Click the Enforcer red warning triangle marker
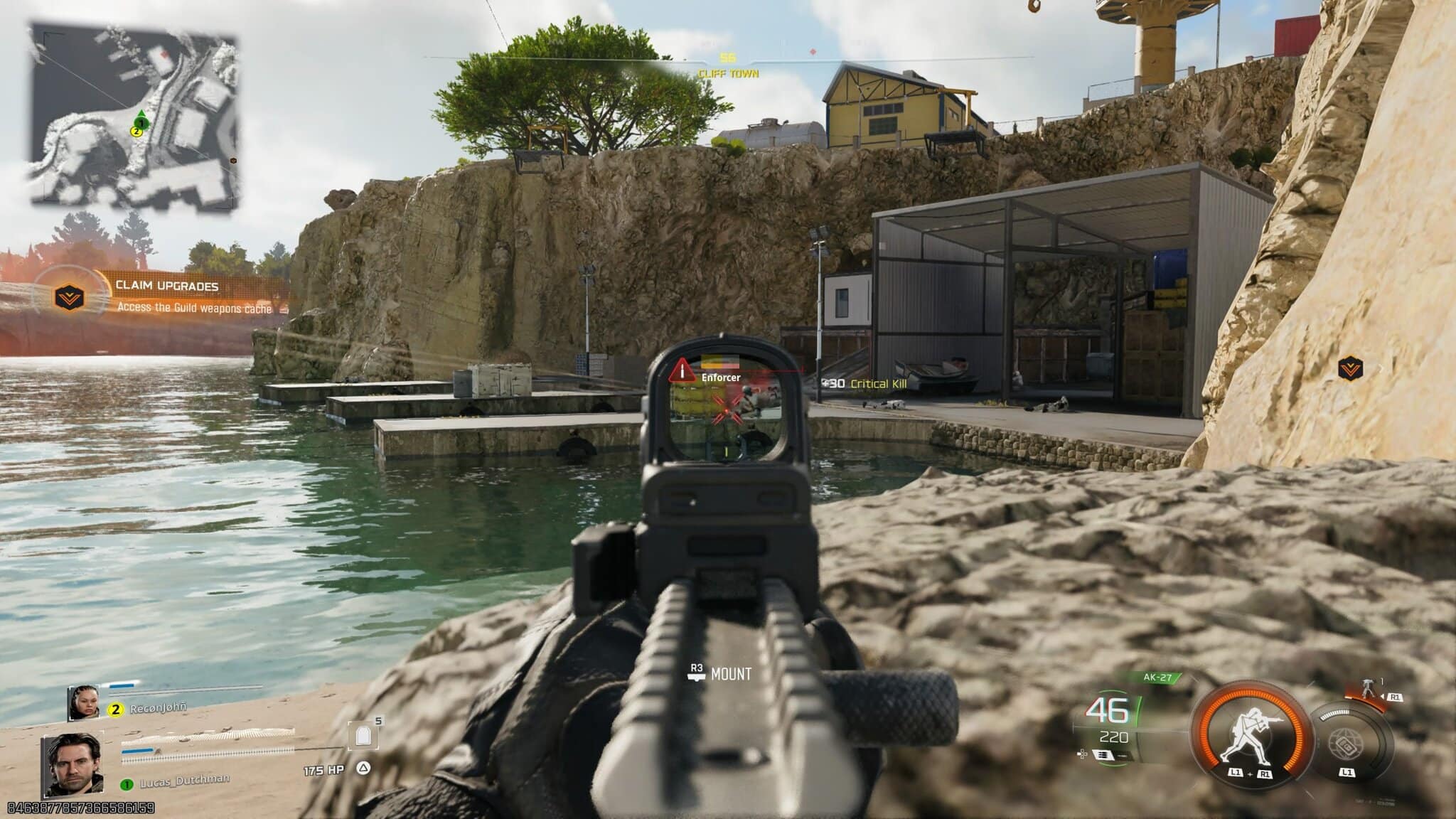 [x=682, y=370]
